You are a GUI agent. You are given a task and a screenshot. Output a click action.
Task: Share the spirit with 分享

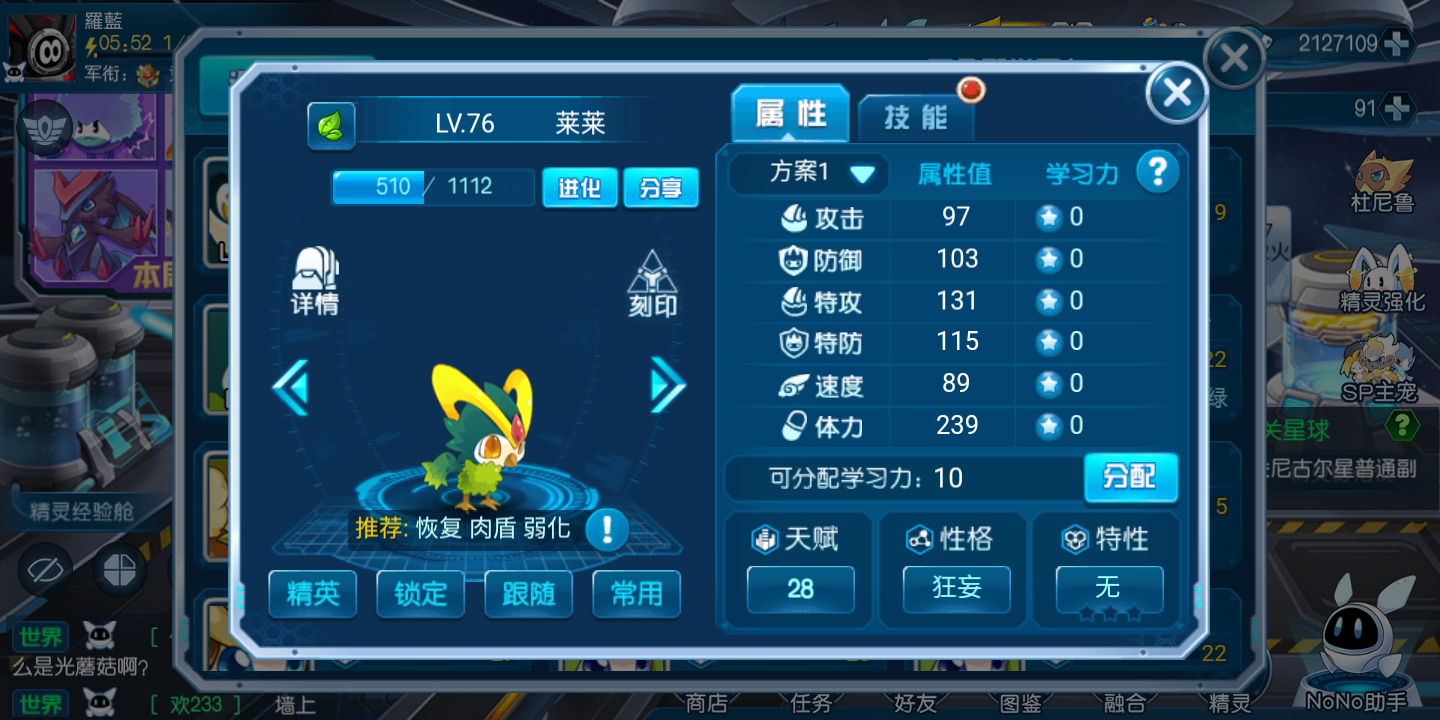pyautogui.click(x=660, y=188)
